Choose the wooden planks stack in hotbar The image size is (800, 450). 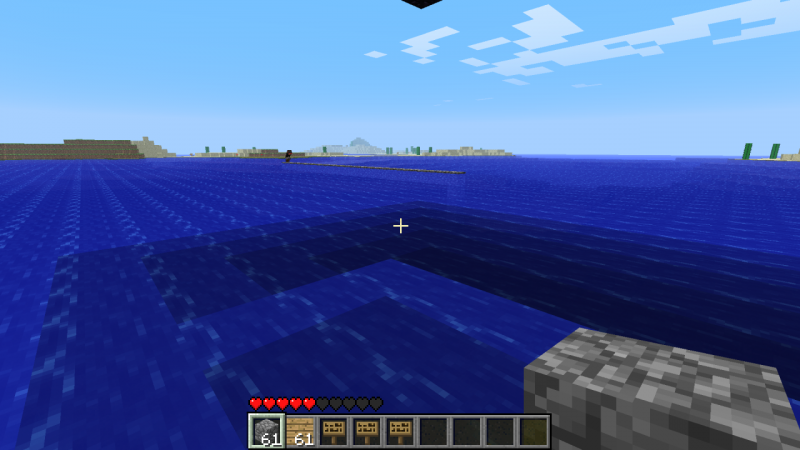pos(300,431)
